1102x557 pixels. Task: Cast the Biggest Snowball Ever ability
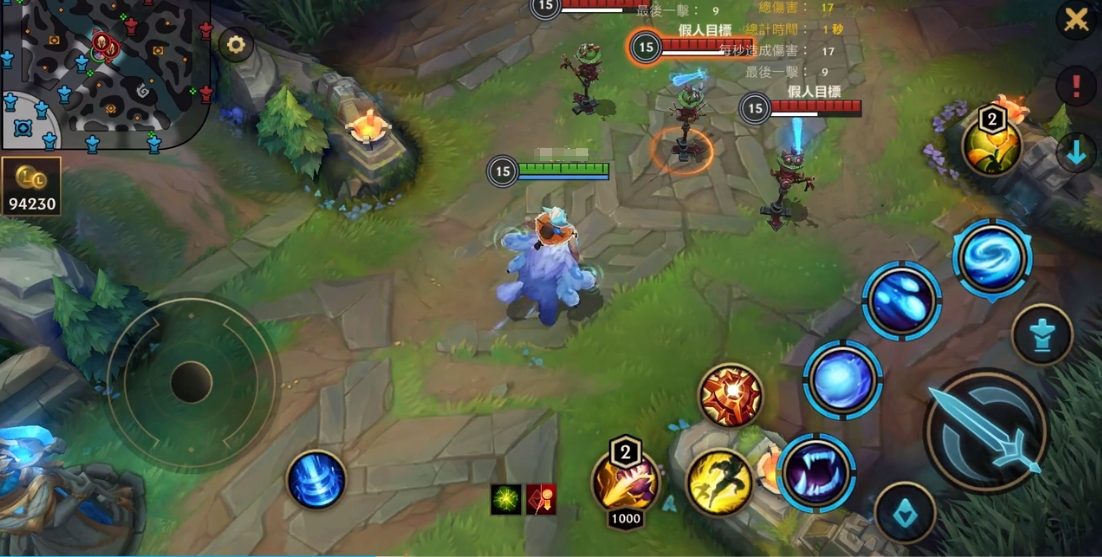[x=842, y=379]
